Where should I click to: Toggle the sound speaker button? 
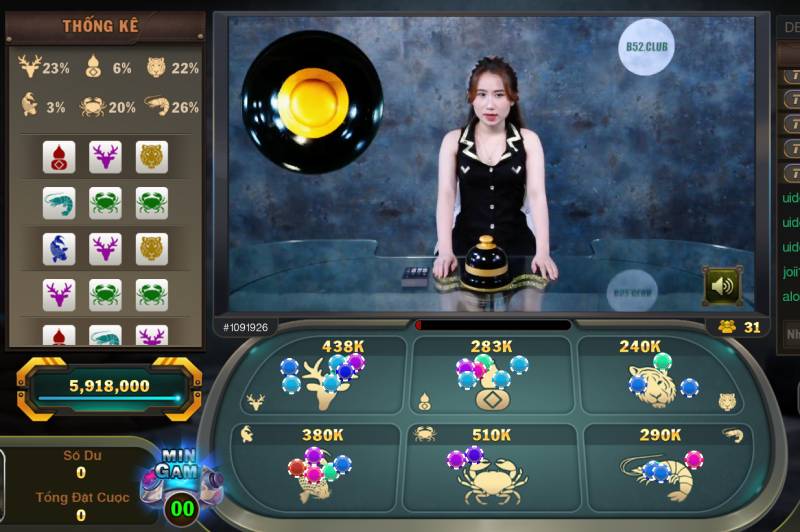721,286
